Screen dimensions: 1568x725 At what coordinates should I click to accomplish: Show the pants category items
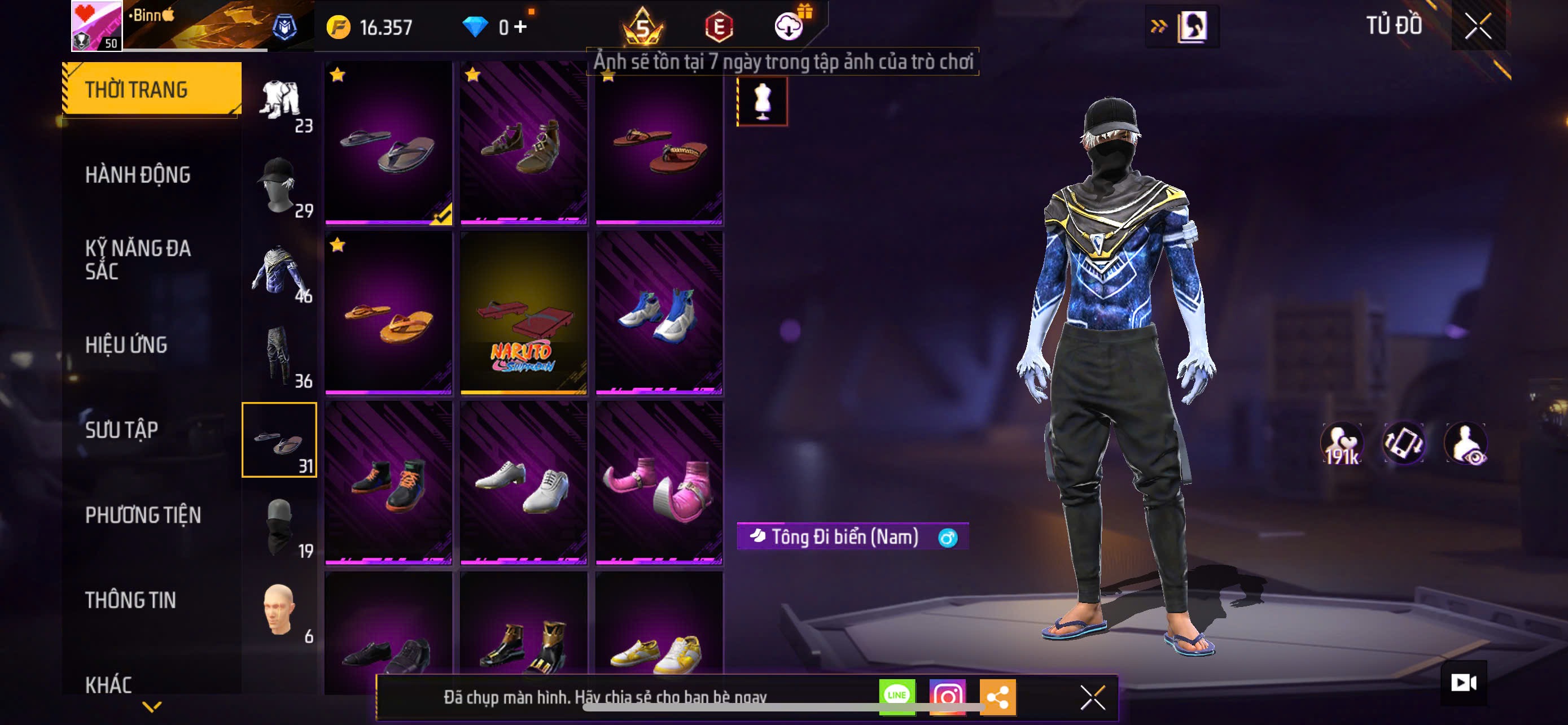pyautogui.click(x=280, y=356)
